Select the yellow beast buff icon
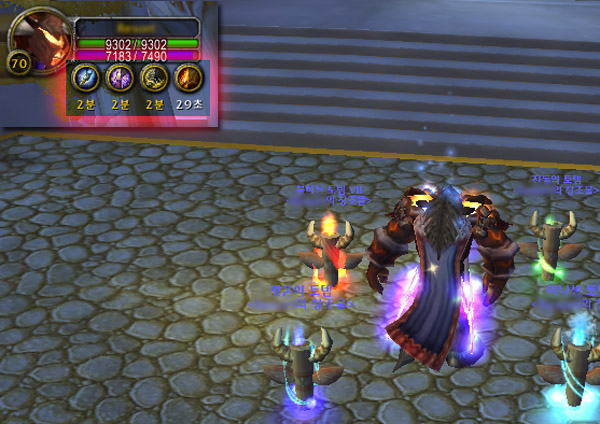The image size is (600, 424). pyautogui.click(x=154, y=79)
